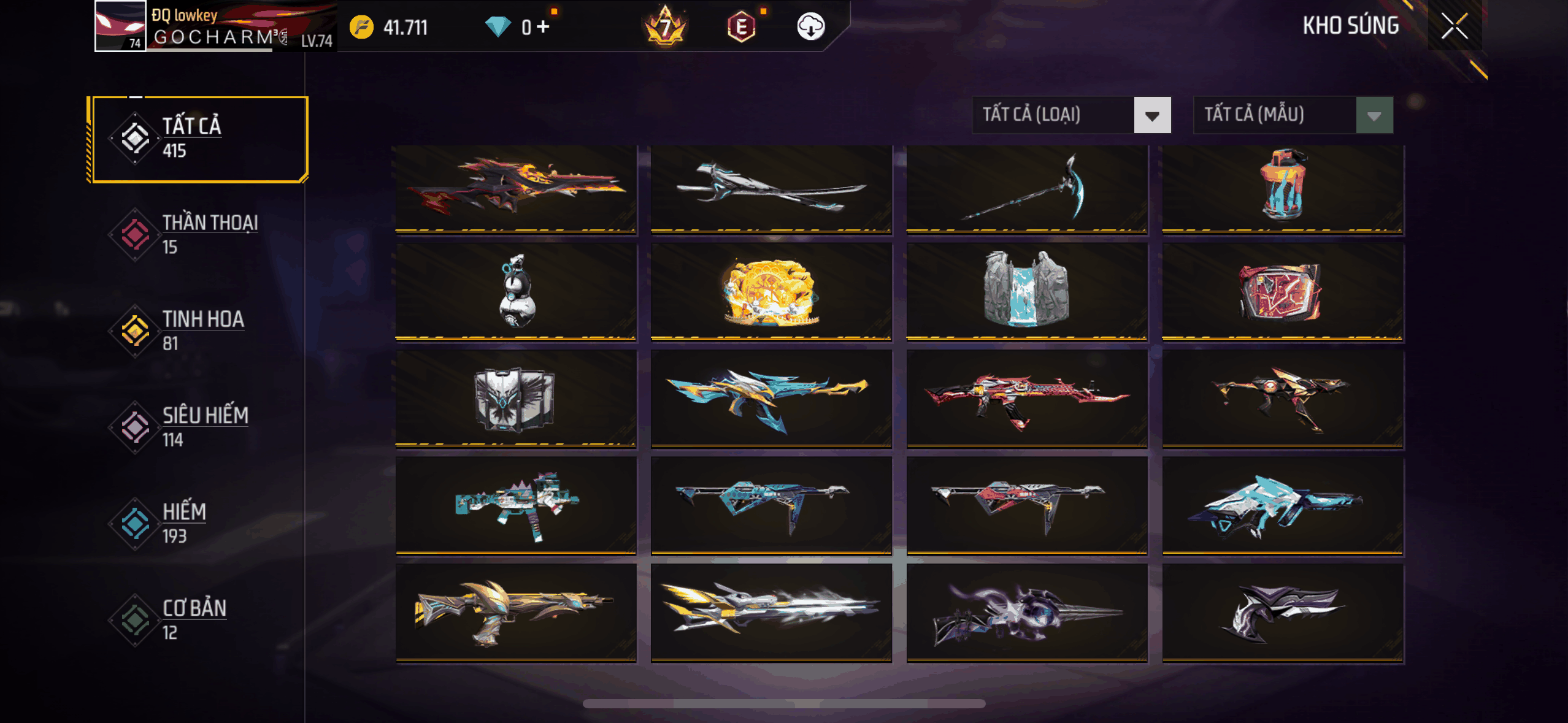
Task: Open the player profile avatar
Action: coord(120,26)
